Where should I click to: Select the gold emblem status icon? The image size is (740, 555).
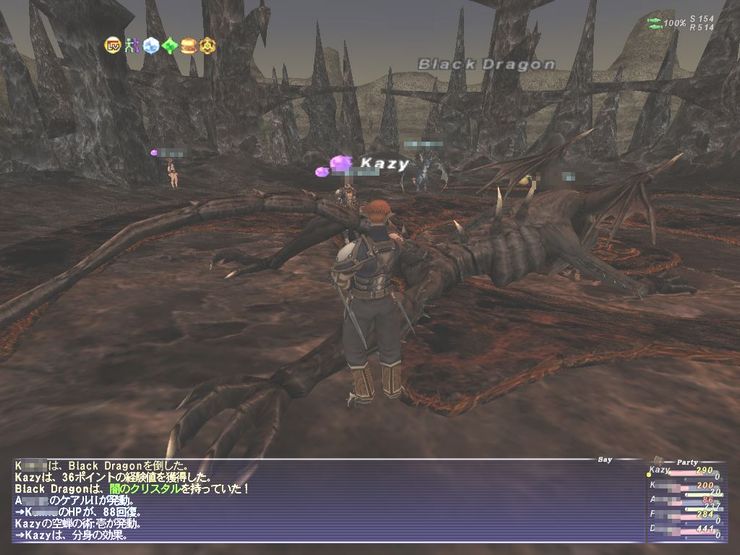[206, 45]
